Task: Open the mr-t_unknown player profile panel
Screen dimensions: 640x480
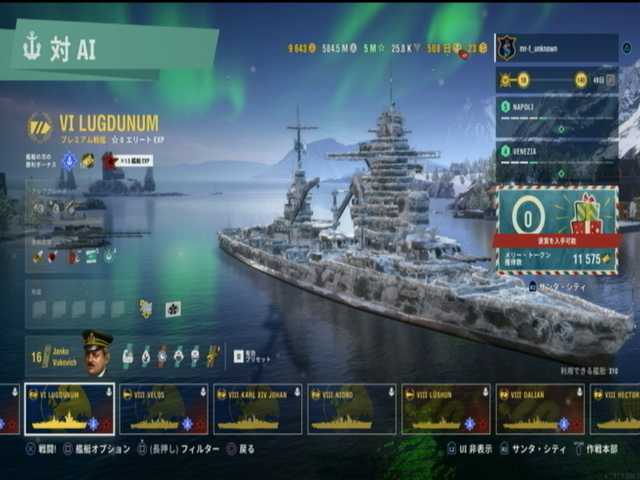Action: (x=556, y=47)
